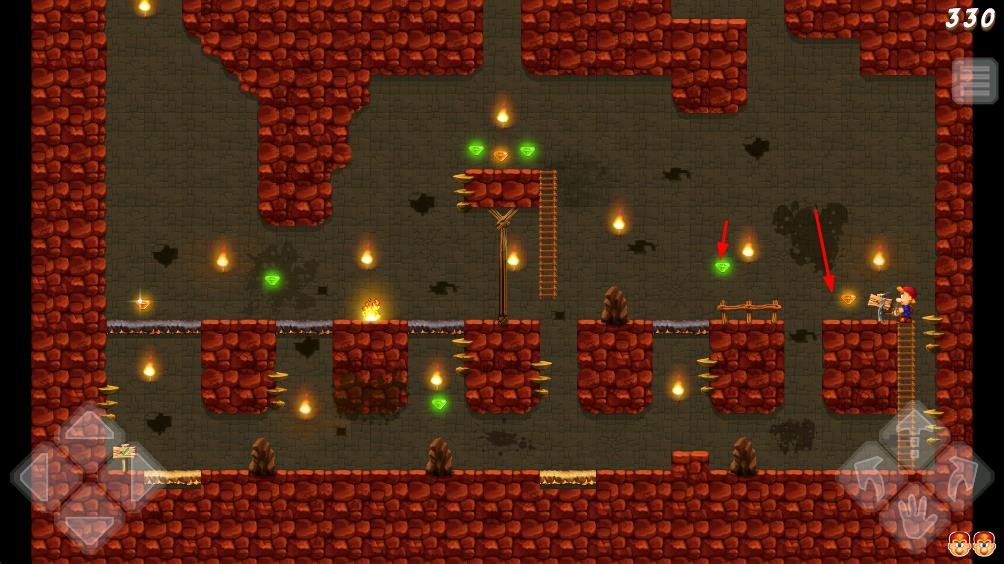Tap the D-pad up arrow
The height and width of the screenshot is (564, 1004).
point(89,430)
